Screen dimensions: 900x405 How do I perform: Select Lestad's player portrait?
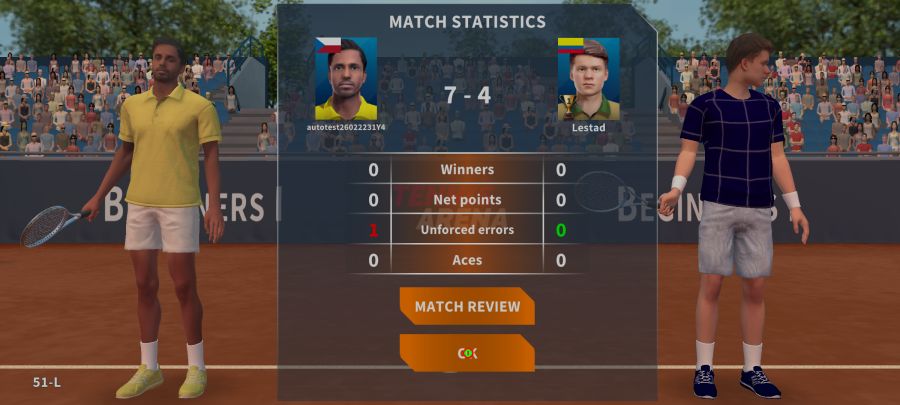coord(588,79)
